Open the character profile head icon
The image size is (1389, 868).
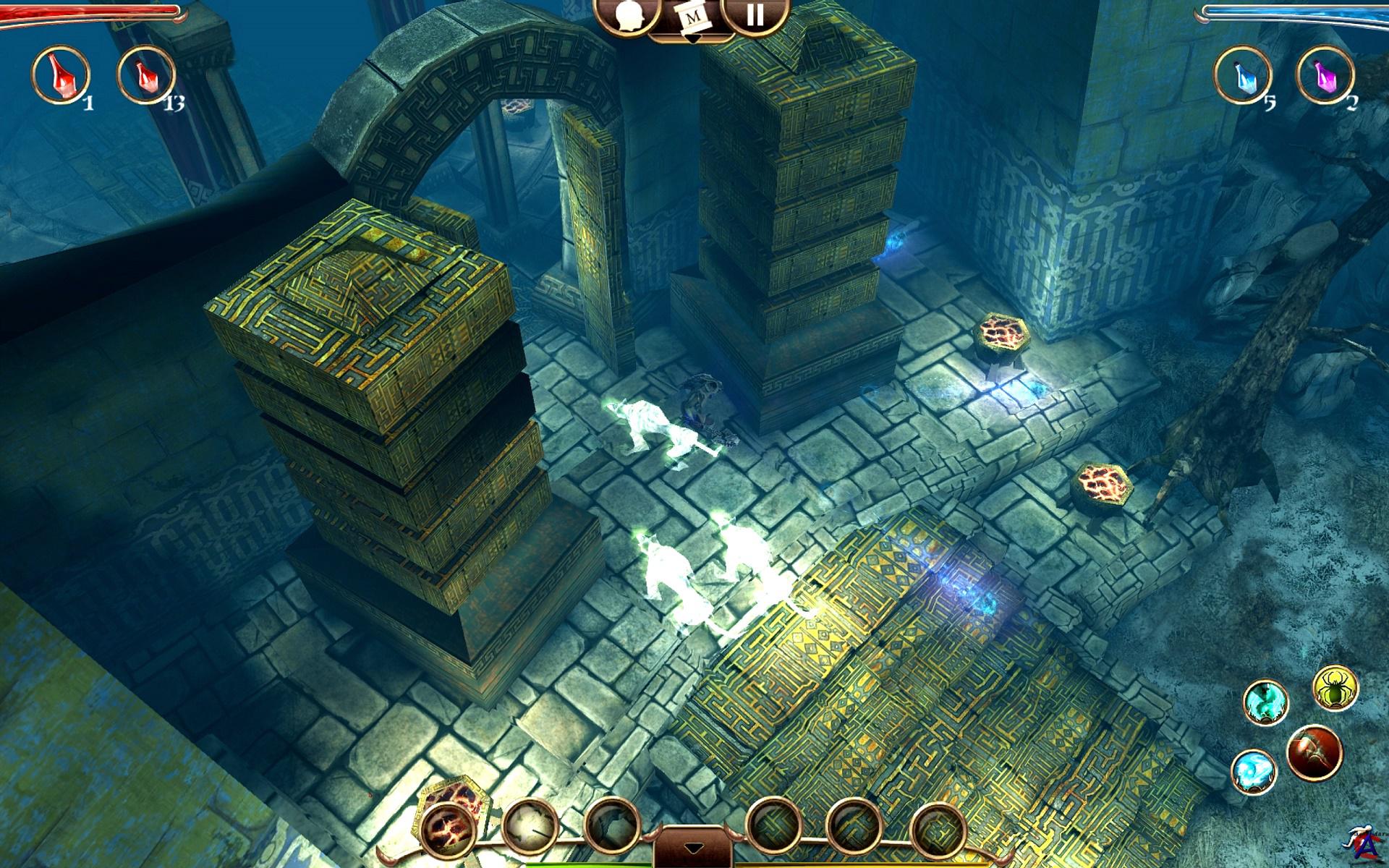(625, 16)
